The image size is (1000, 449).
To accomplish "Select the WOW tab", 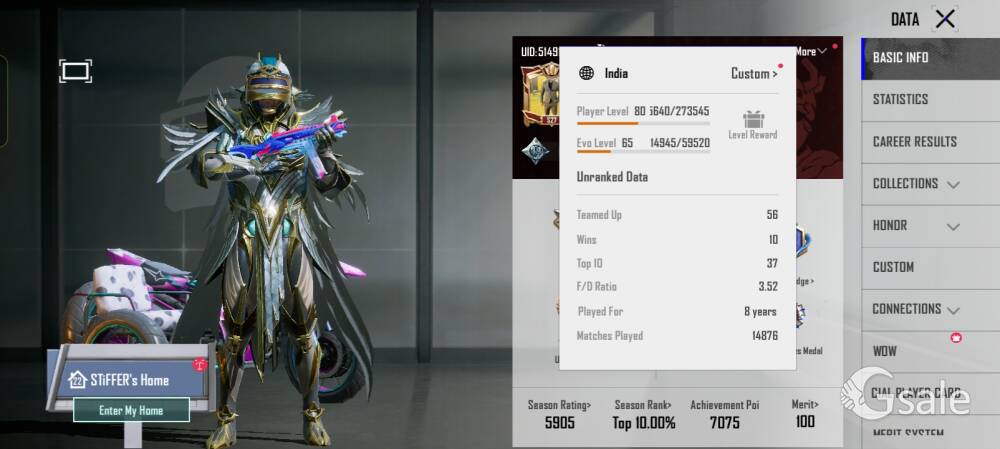I will click(x=885, y=351).
